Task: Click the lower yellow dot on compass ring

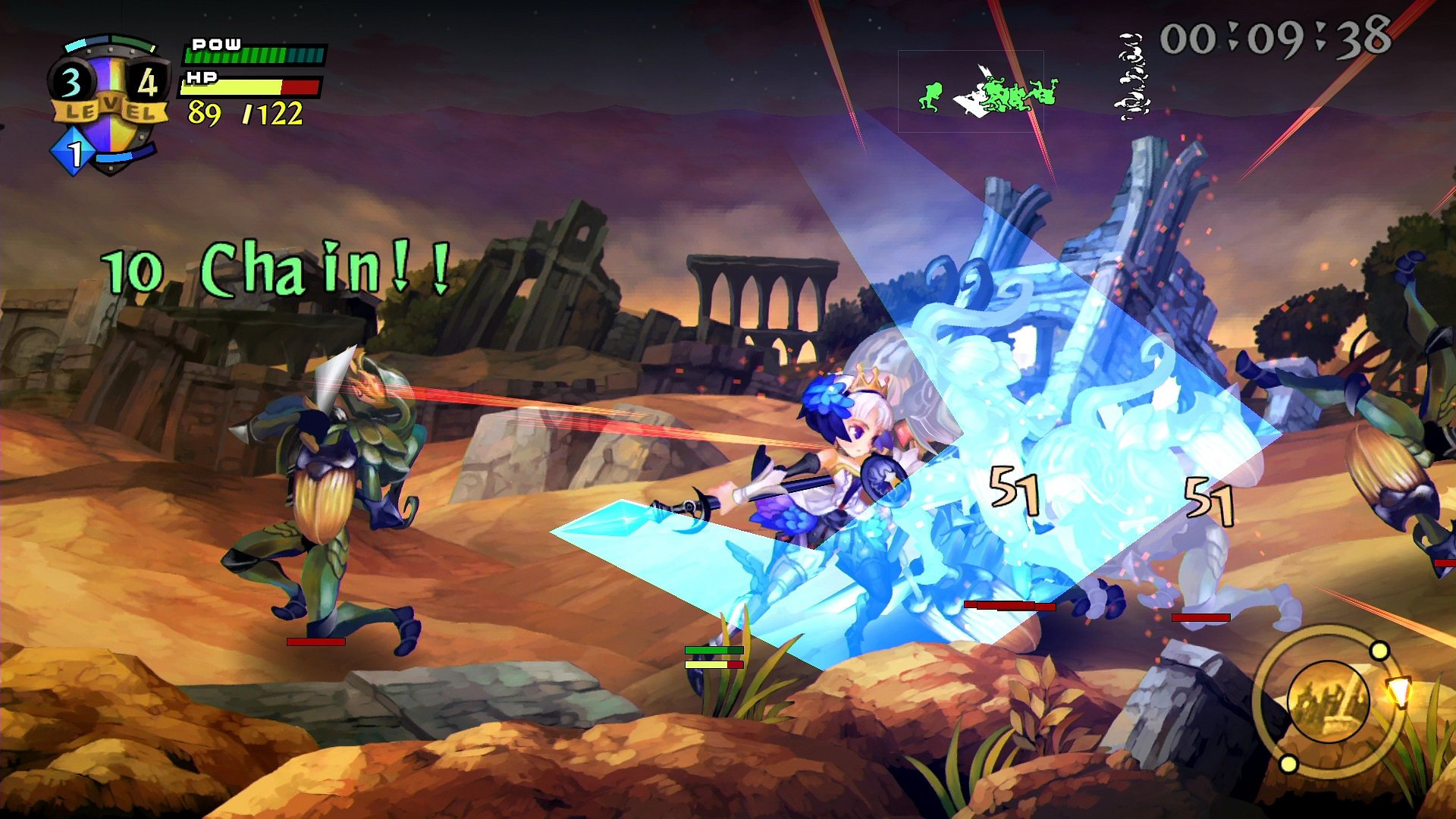Action: (1288, 764)
